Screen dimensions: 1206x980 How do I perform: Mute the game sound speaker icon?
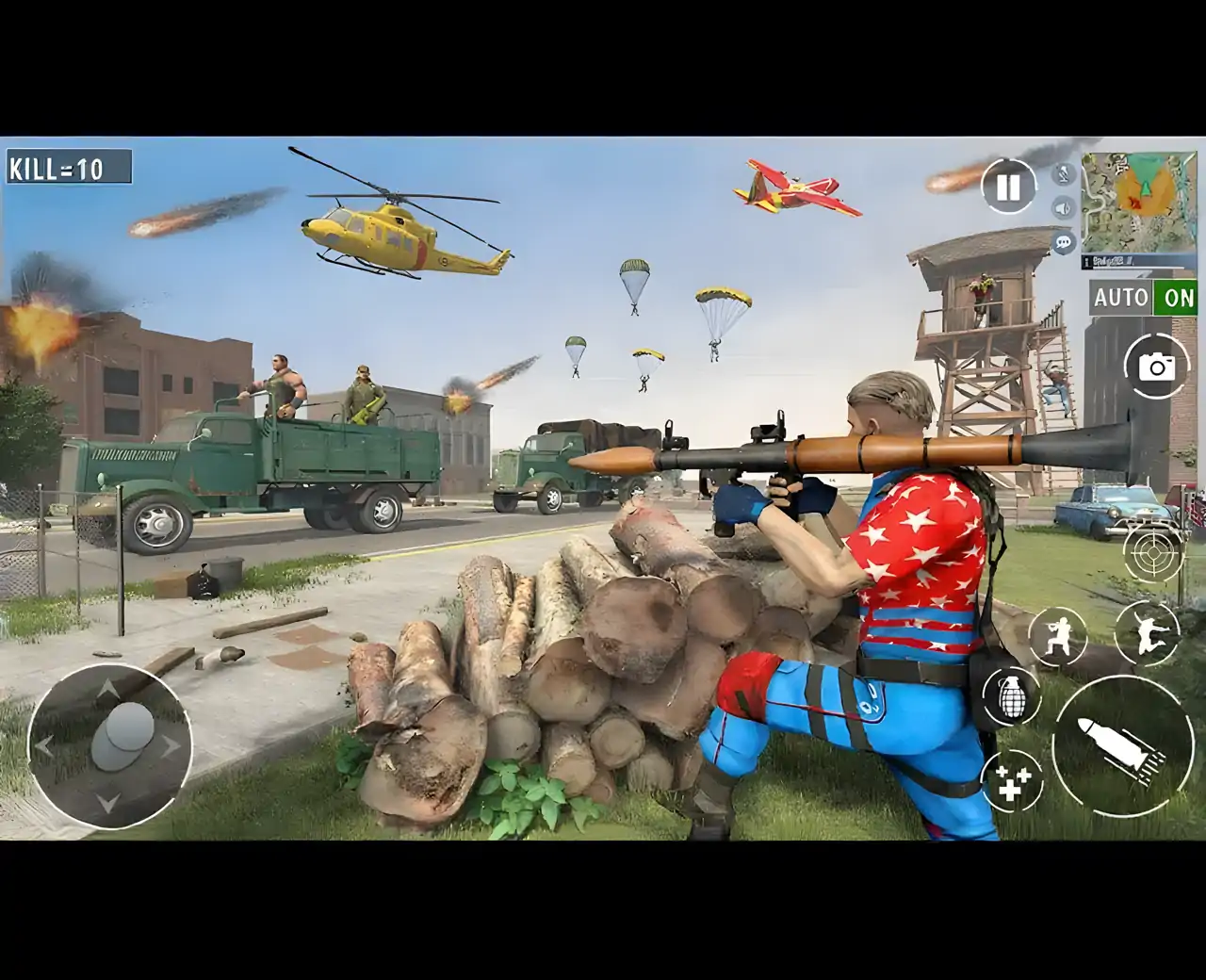1065,207
